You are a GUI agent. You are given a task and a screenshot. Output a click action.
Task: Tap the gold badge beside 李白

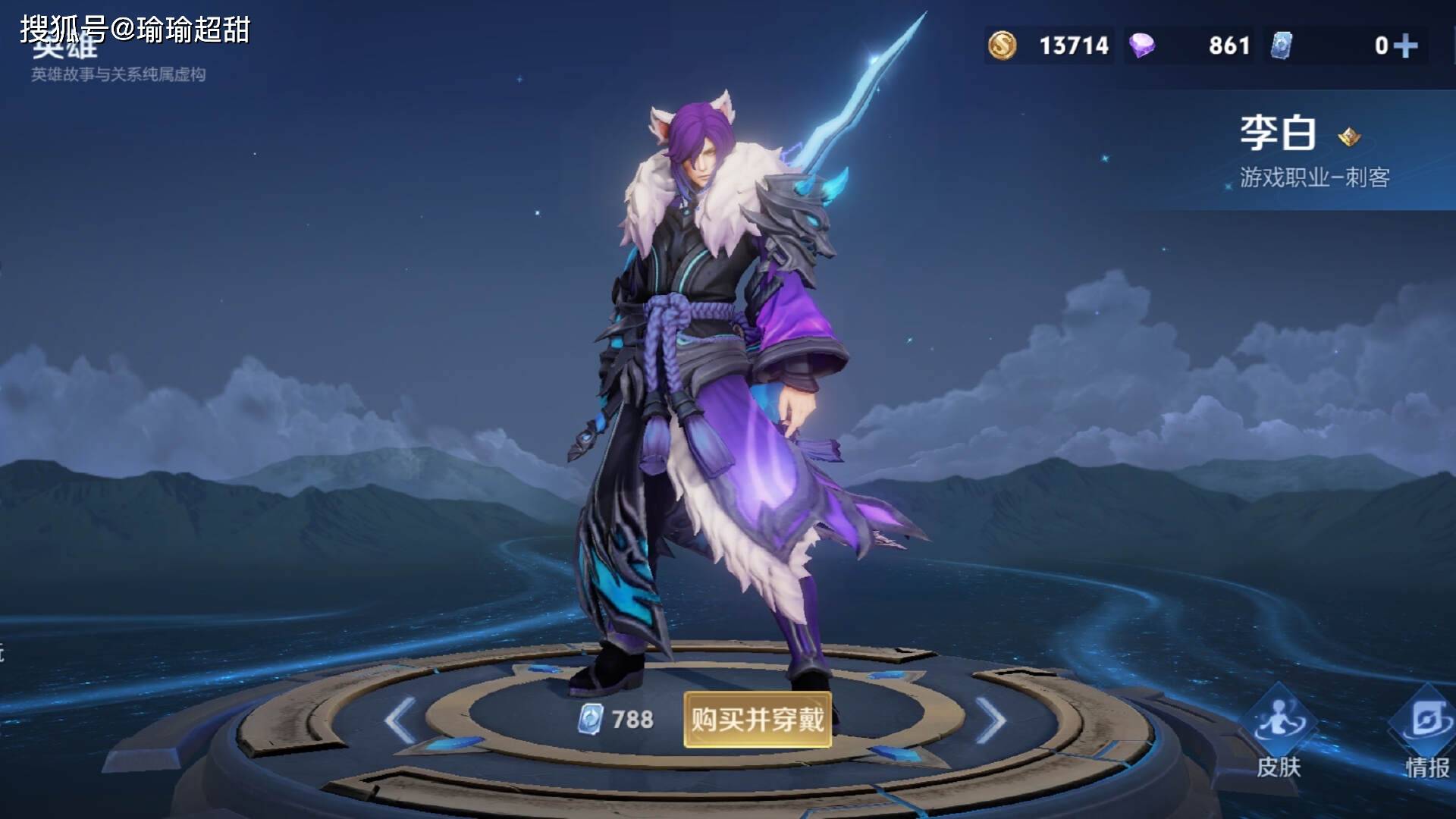[1349, 137]
